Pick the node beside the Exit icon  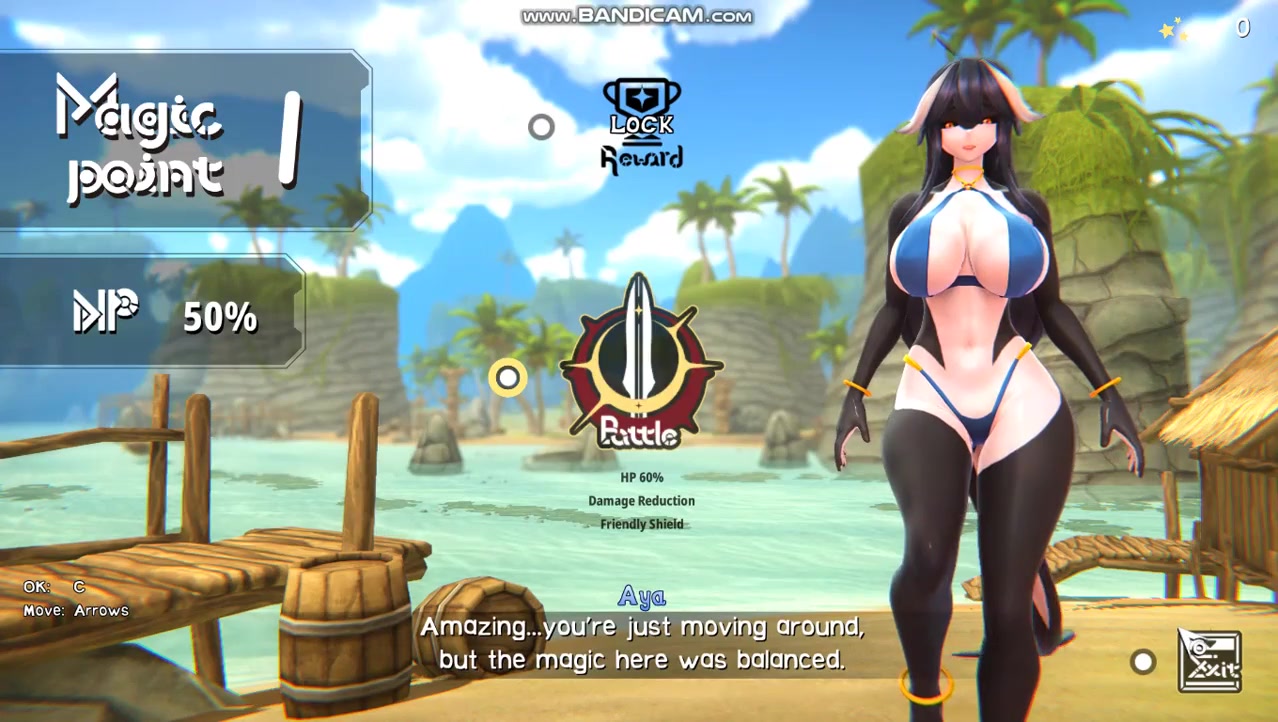tap(1142, 661)
